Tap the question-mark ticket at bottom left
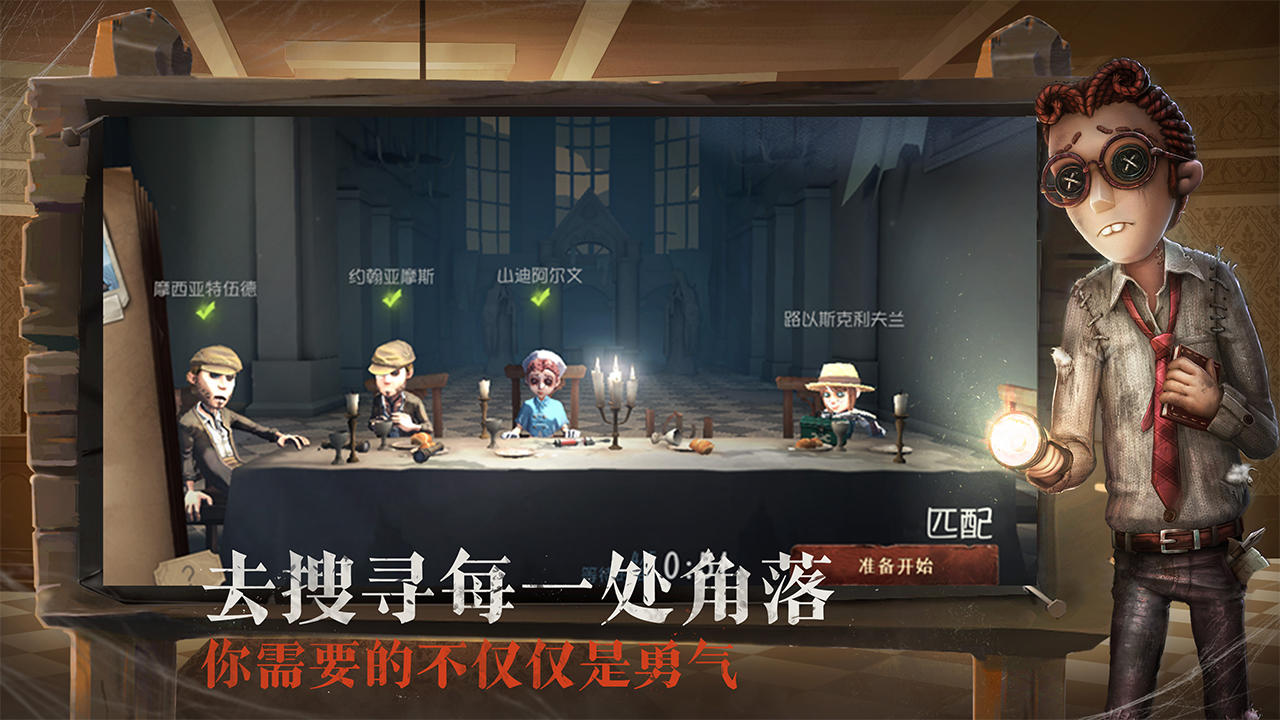This screenshot has height=720, width=1280. tap(189, 568)
